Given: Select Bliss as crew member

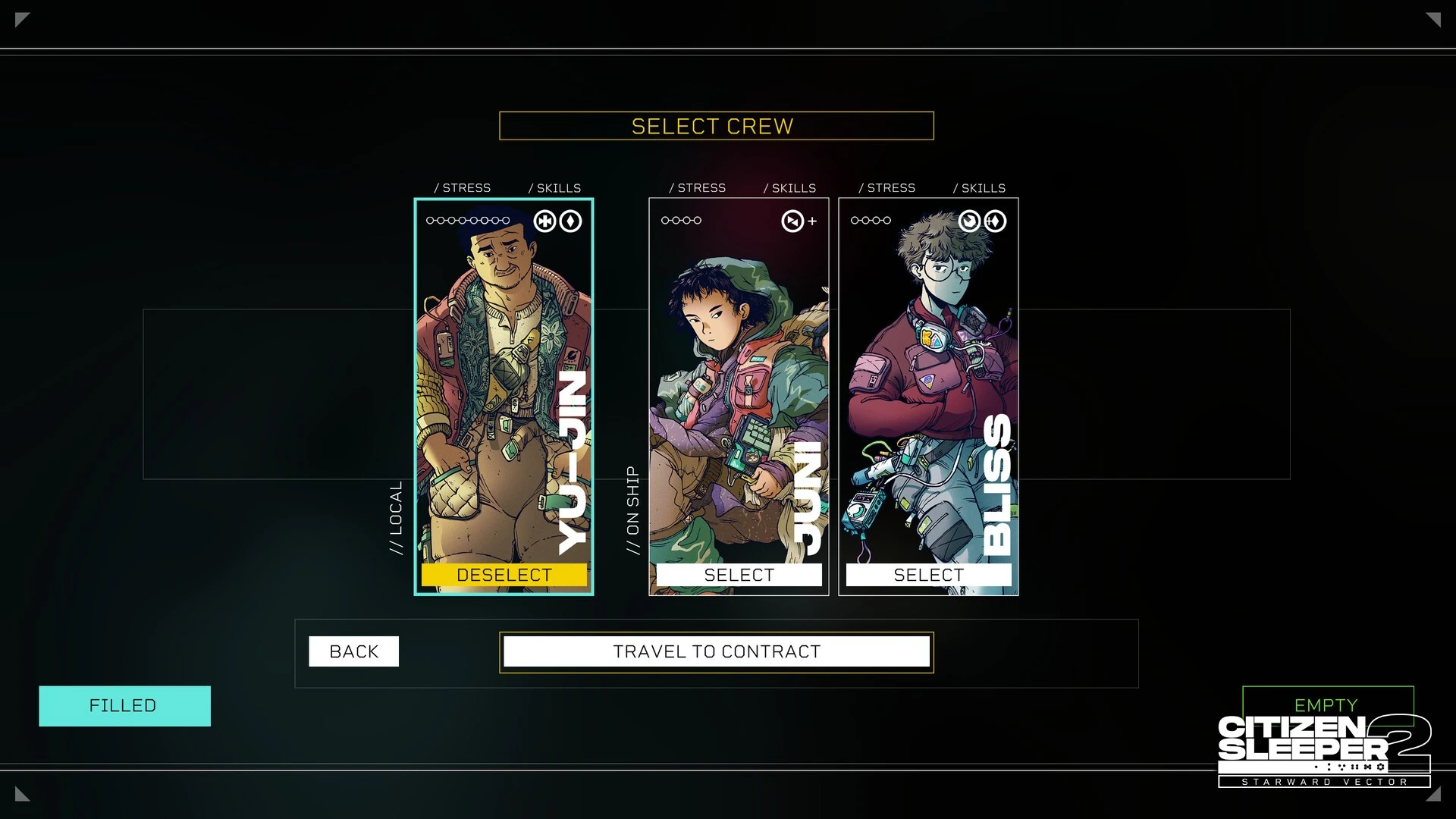Looking at the screenshot, I should coord(928,575).
